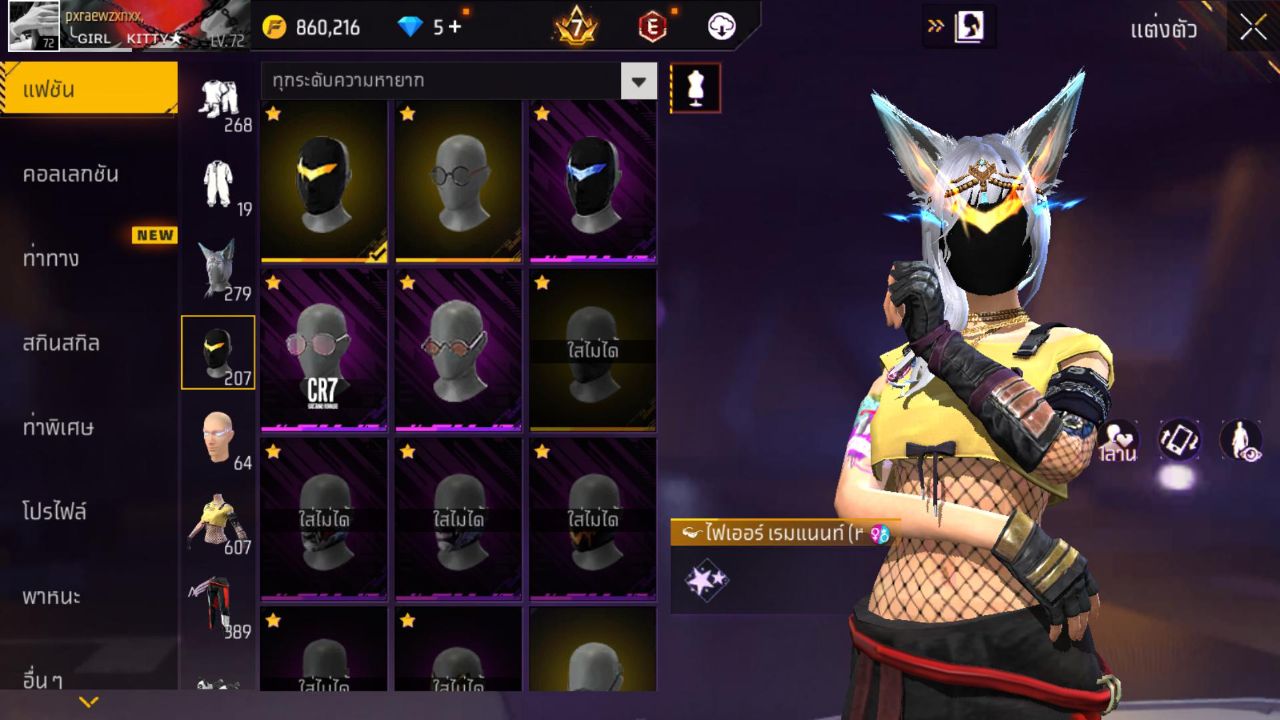Viewport: 1280px width, 720px height.
Task: Open the ท่าทาง tab marked NEW
Action: [x=88, y=258]
